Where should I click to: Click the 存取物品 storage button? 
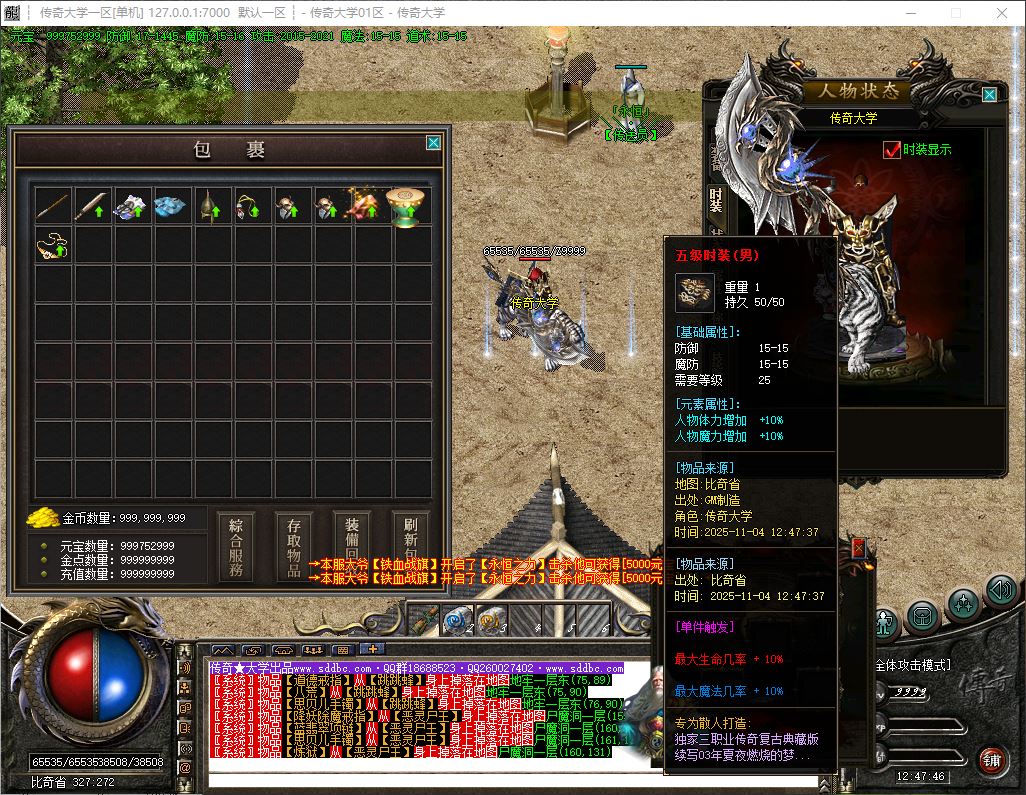pyautogui.click(x=294, y=546)
